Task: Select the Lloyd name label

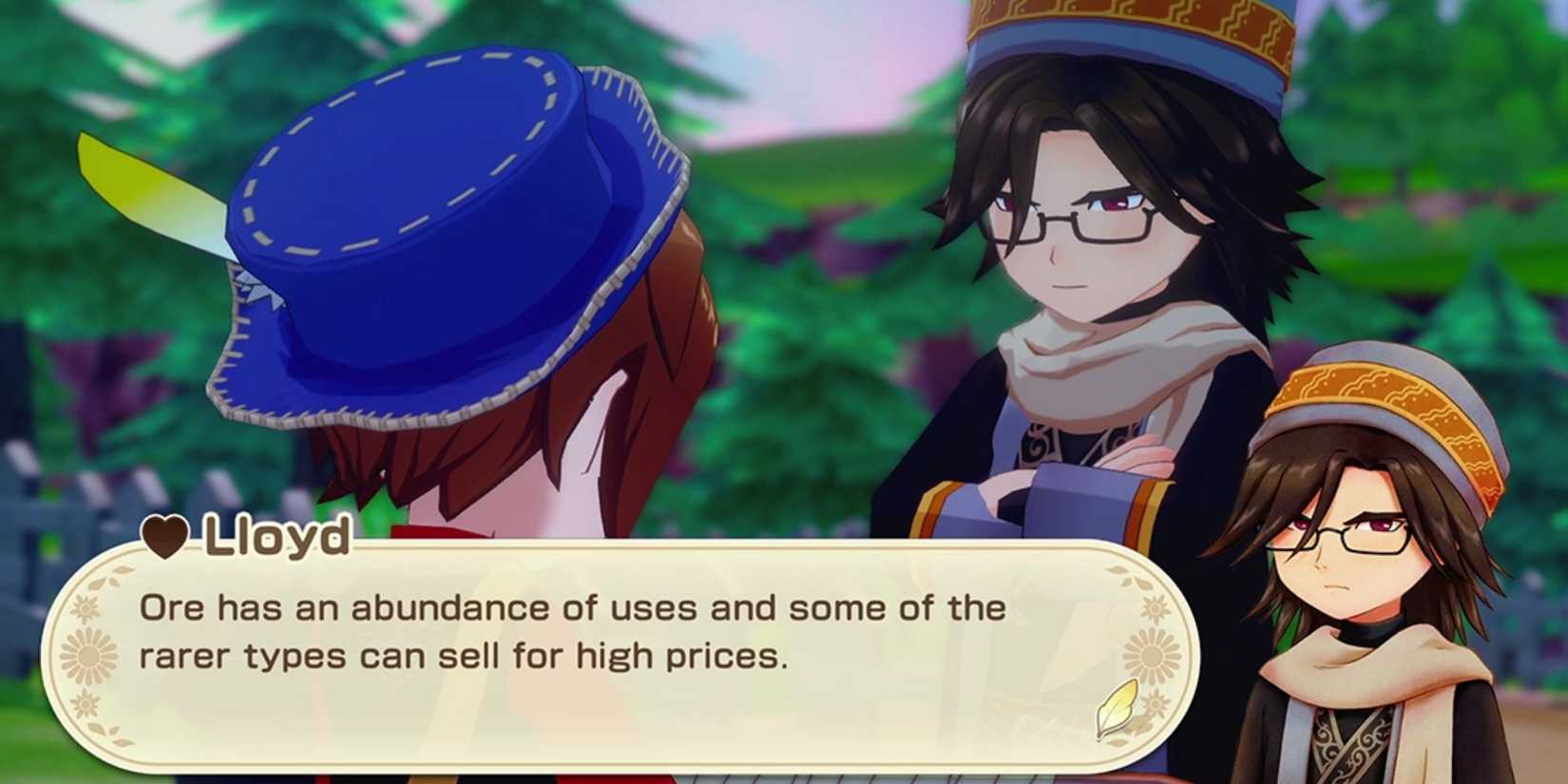Action: click(x=276, y=538)
